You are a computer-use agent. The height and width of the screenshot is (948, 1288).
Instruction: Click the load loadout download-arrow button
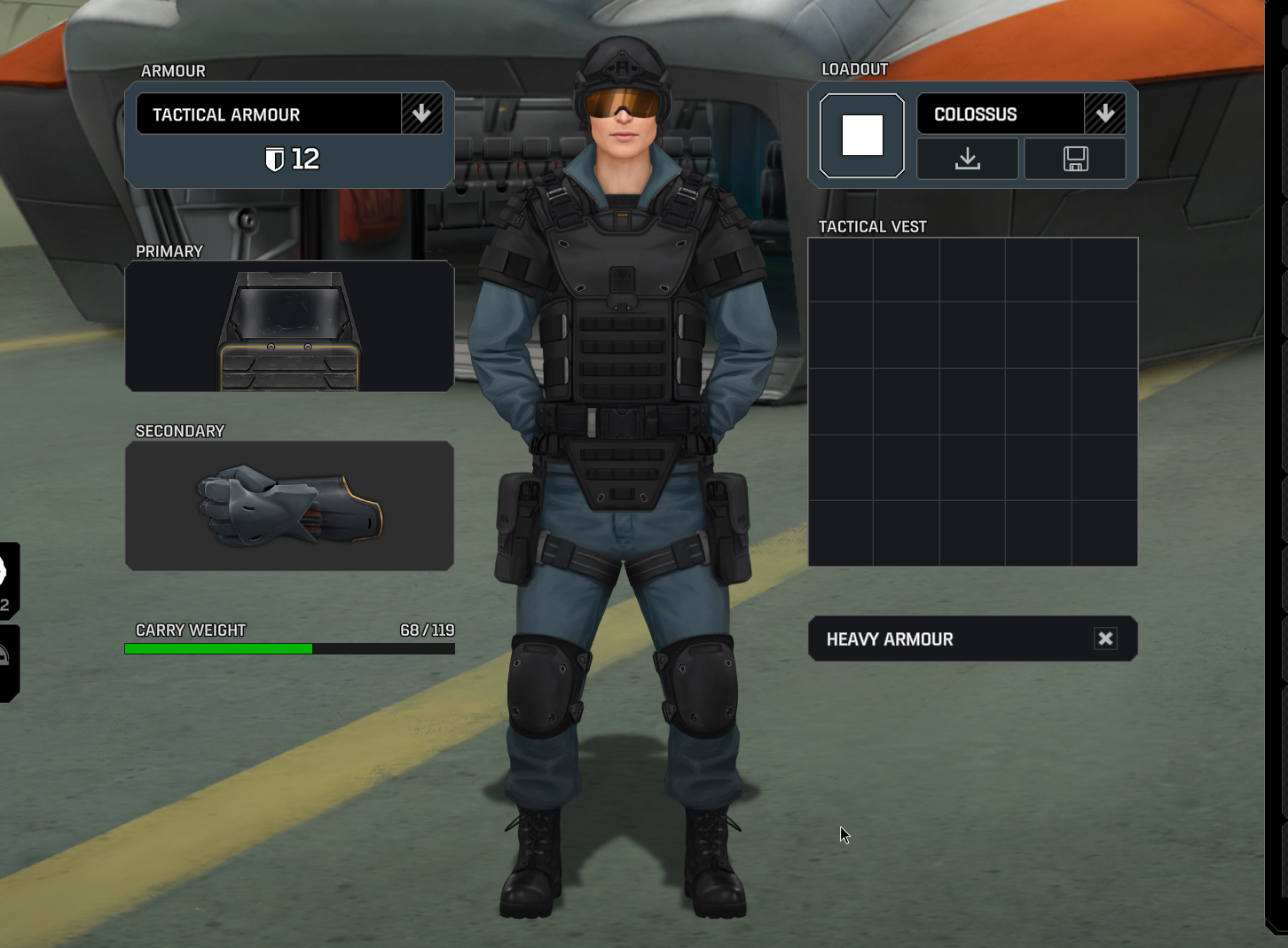(968, 160)
